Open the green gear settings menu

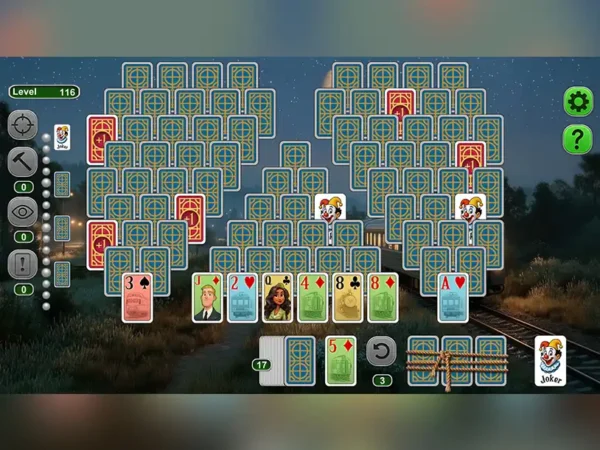click(577, 101)
